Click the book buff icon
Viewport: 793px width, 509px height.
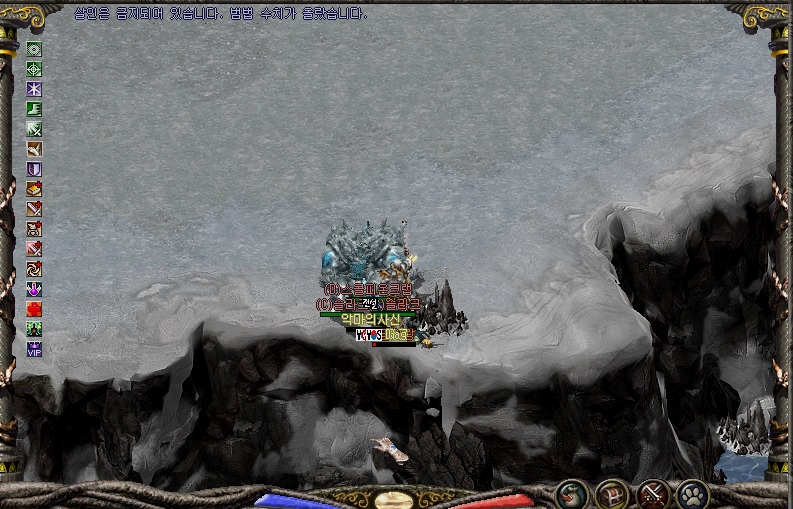click(x=34, y=189)
